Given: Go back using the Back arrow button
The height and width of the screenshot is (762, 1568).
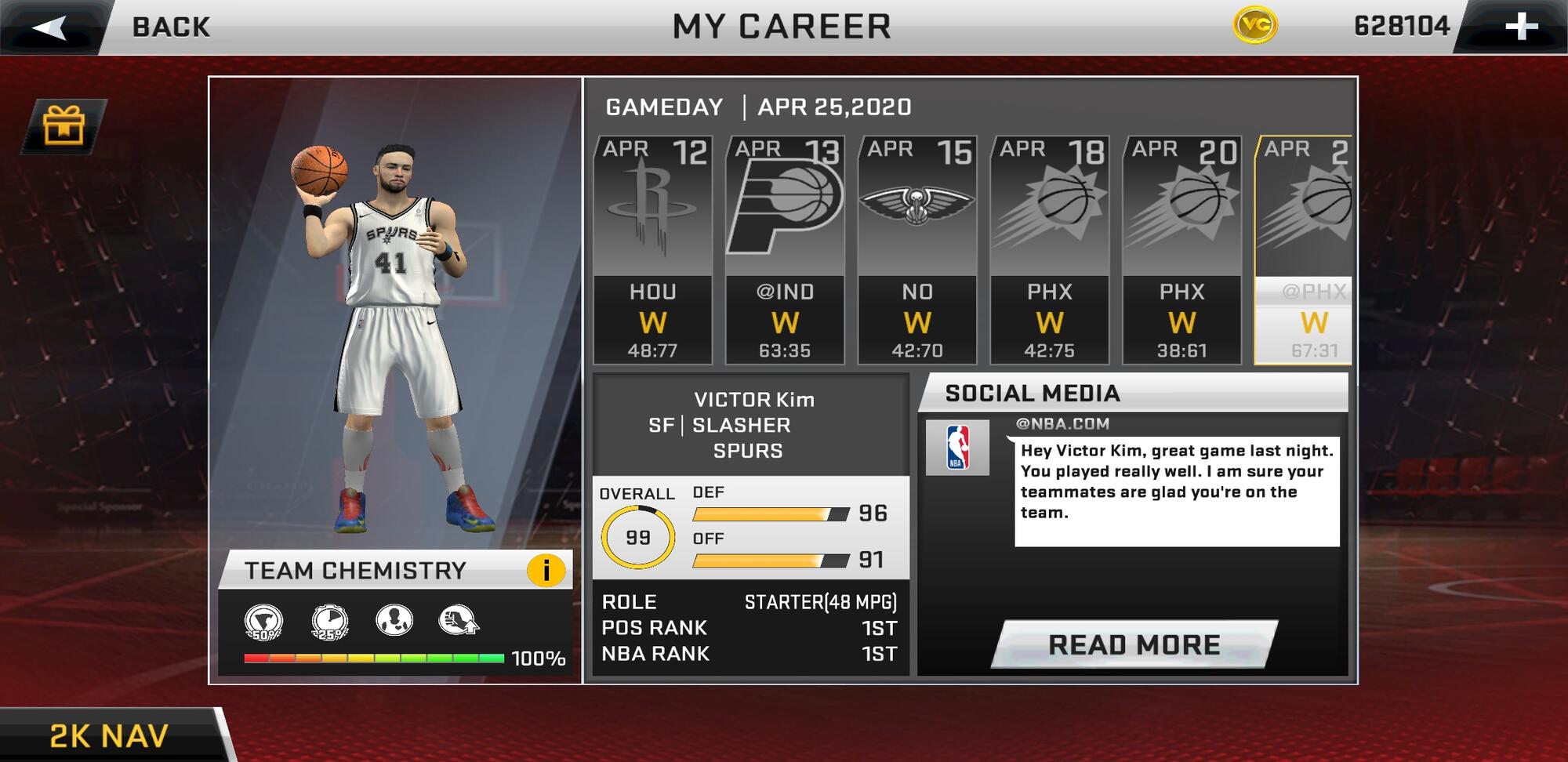Looking at the screenshot, I should point(50,27).
